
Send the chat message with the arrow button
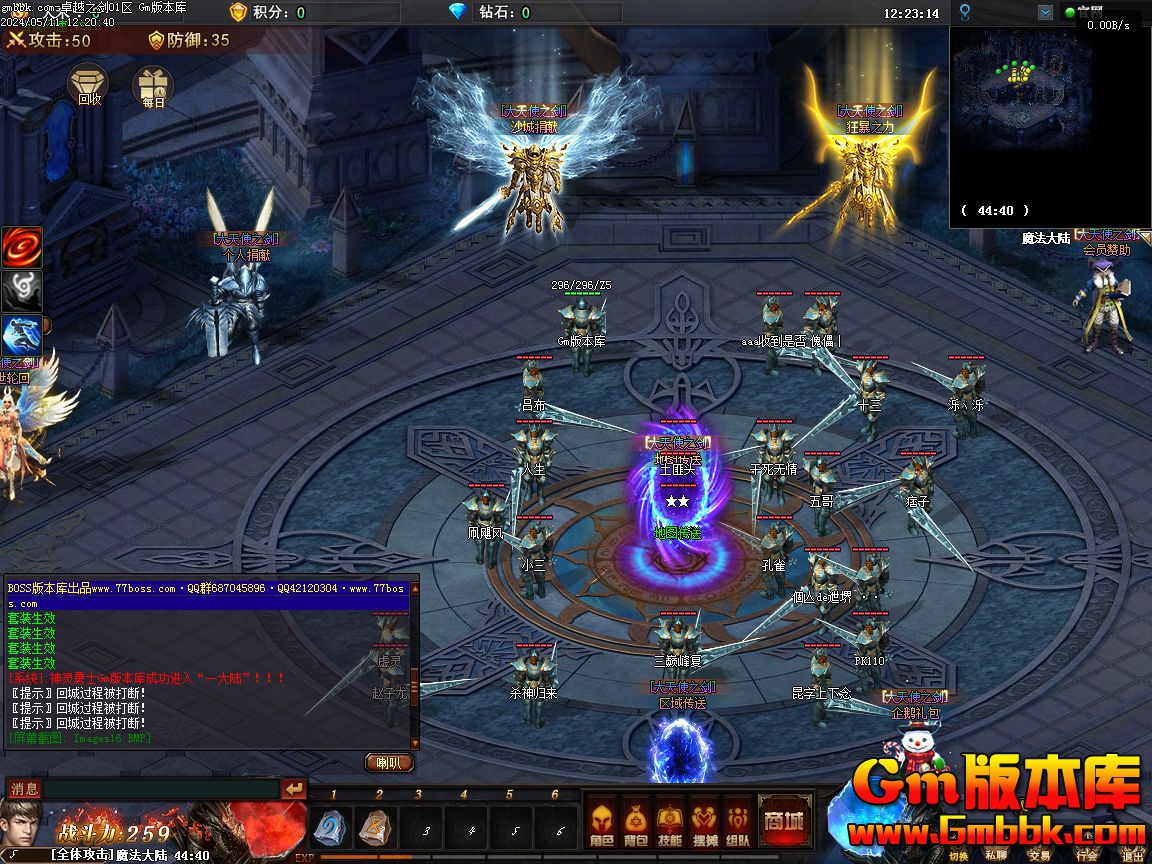tap(293, 789)
